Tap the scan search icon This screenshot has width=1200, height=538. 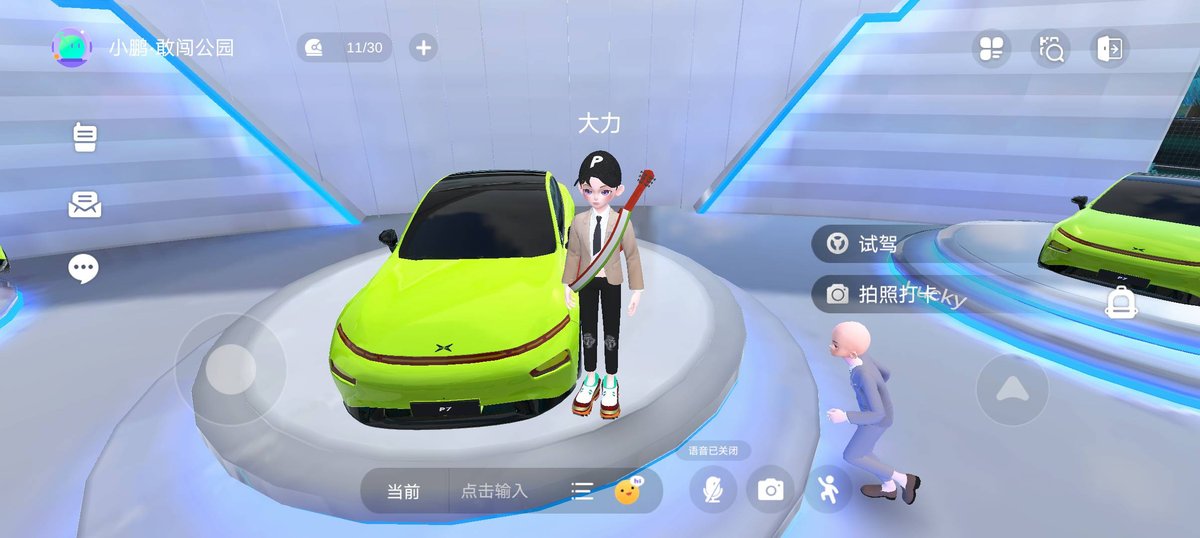(1051, 48)
